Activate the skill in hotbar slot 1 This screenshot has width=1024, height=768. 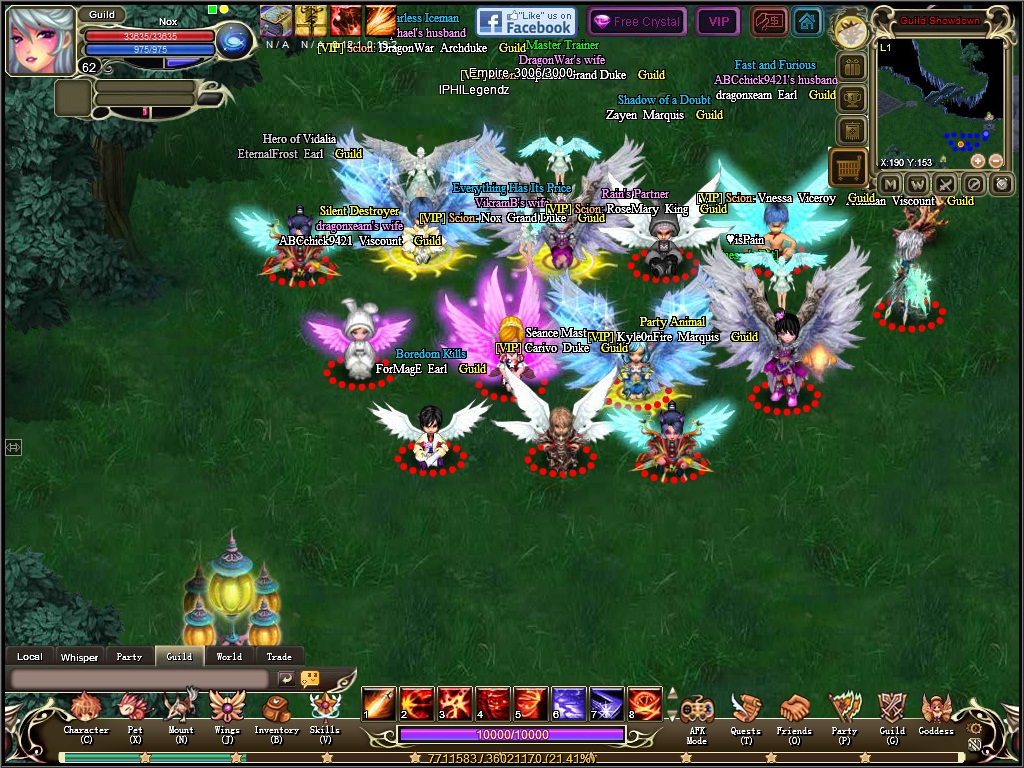pyautogui.click(x=379, y=703)
